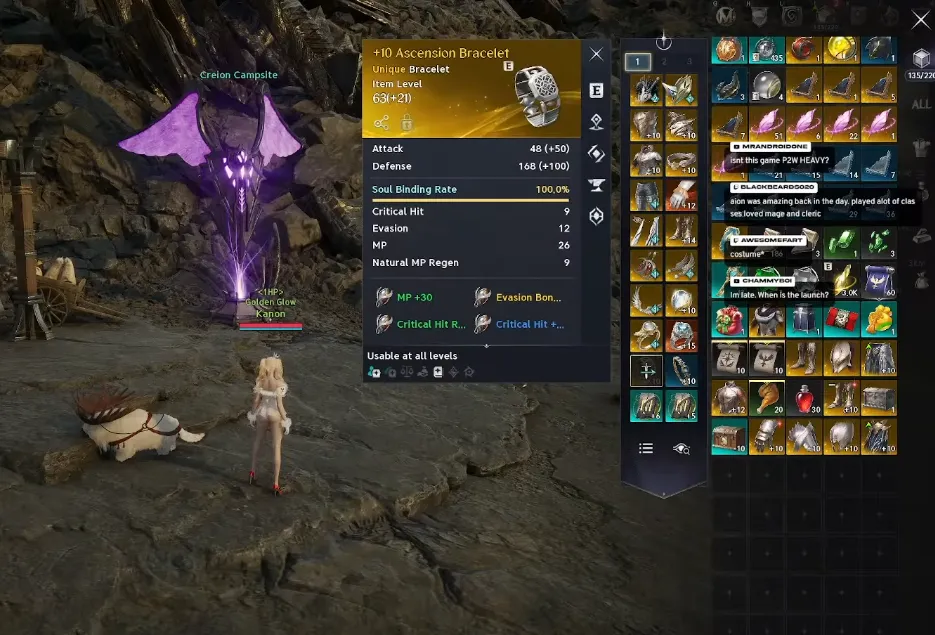Toggle the eye appearance view icon

coord(682,449)
